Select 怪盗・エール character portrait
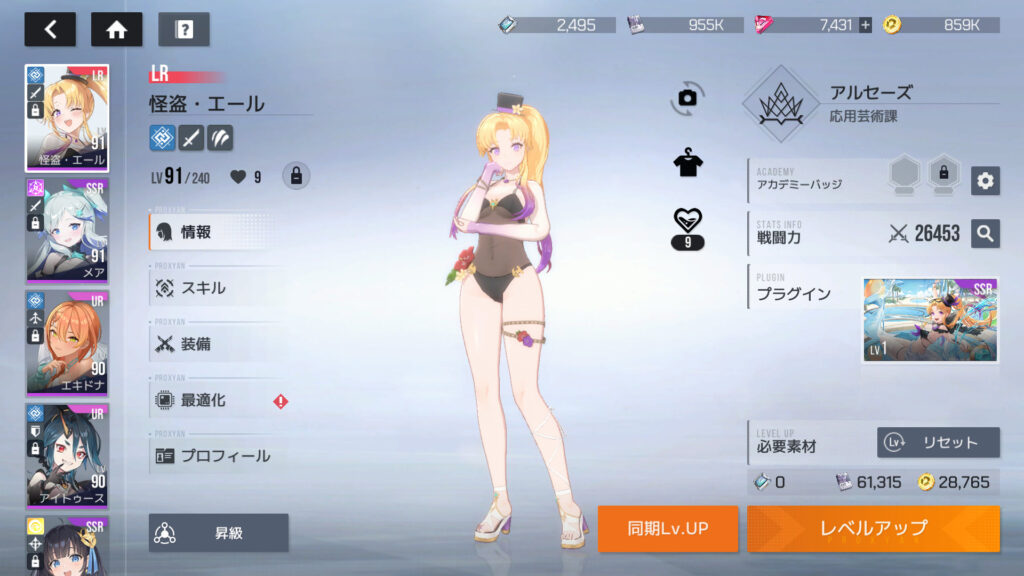1024x576 pixels. point(67,118)
